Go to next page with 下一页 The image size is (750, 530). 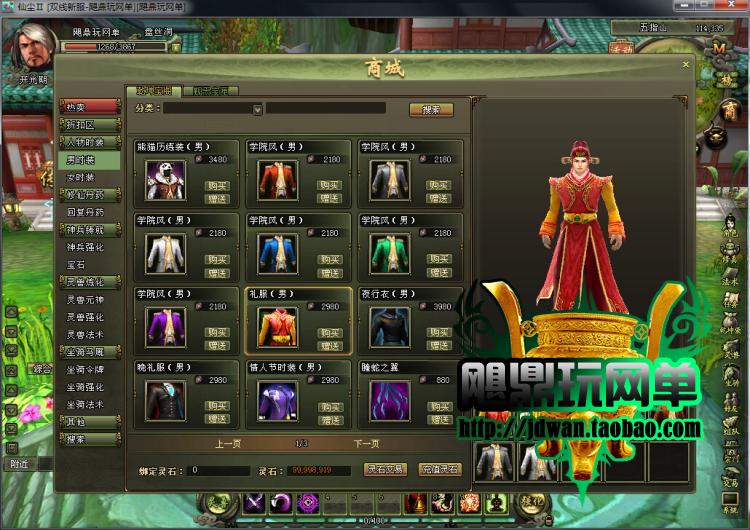point(367,443)
